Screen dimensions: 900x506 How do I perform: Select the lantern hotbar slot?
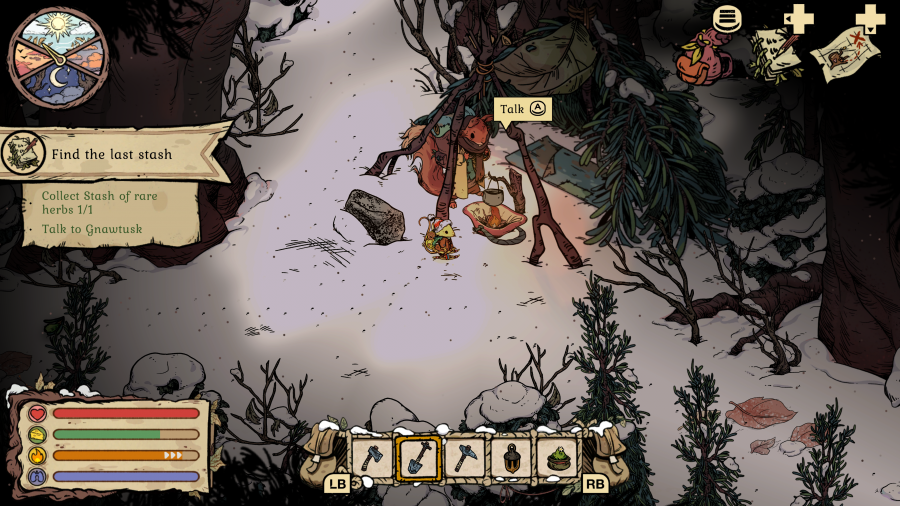click(x=512, y=459)
